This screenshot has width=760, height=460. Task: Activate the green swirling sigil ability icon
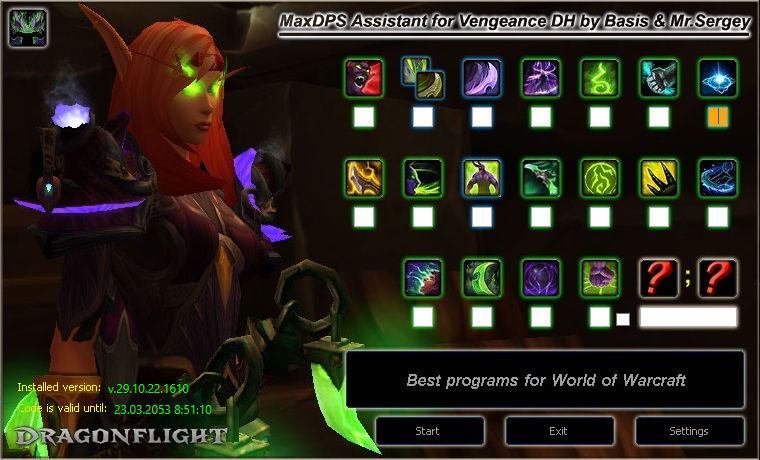coord(599,78)
